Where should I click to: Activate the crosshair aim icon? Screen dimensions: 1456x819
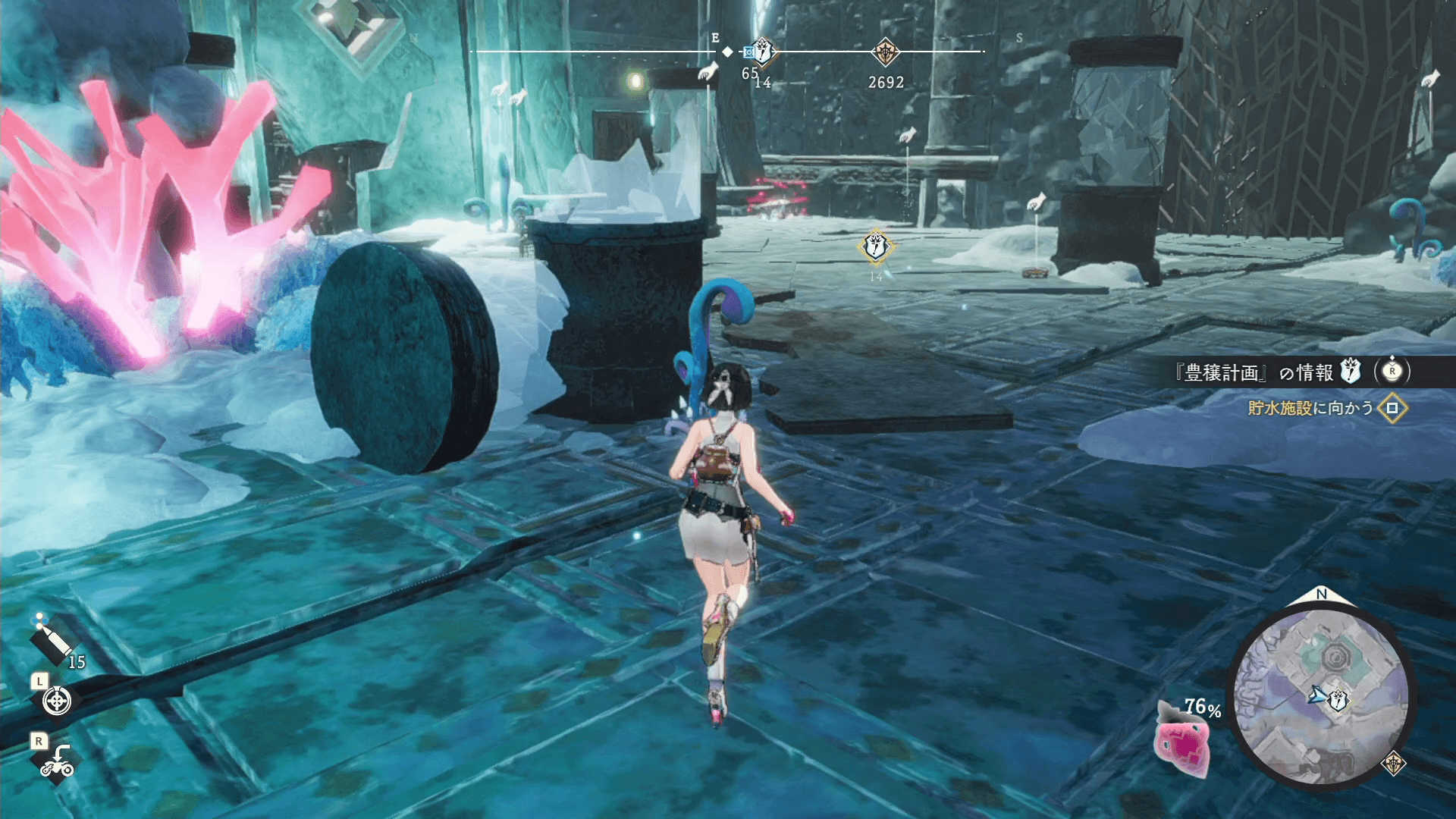pos(57,701)
